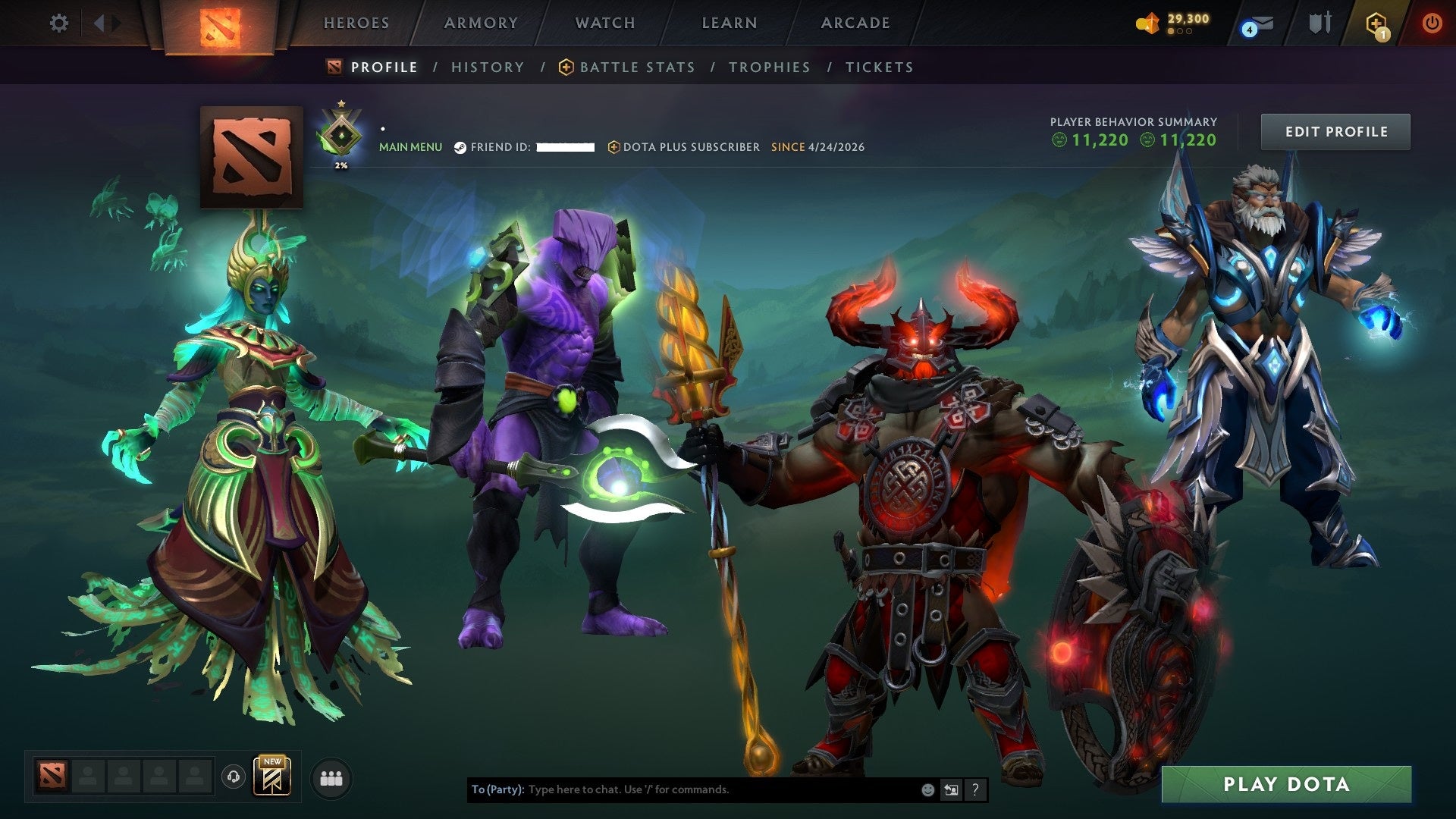
Task: Click the power button to exit Dota
Action: coord(1432,22)
